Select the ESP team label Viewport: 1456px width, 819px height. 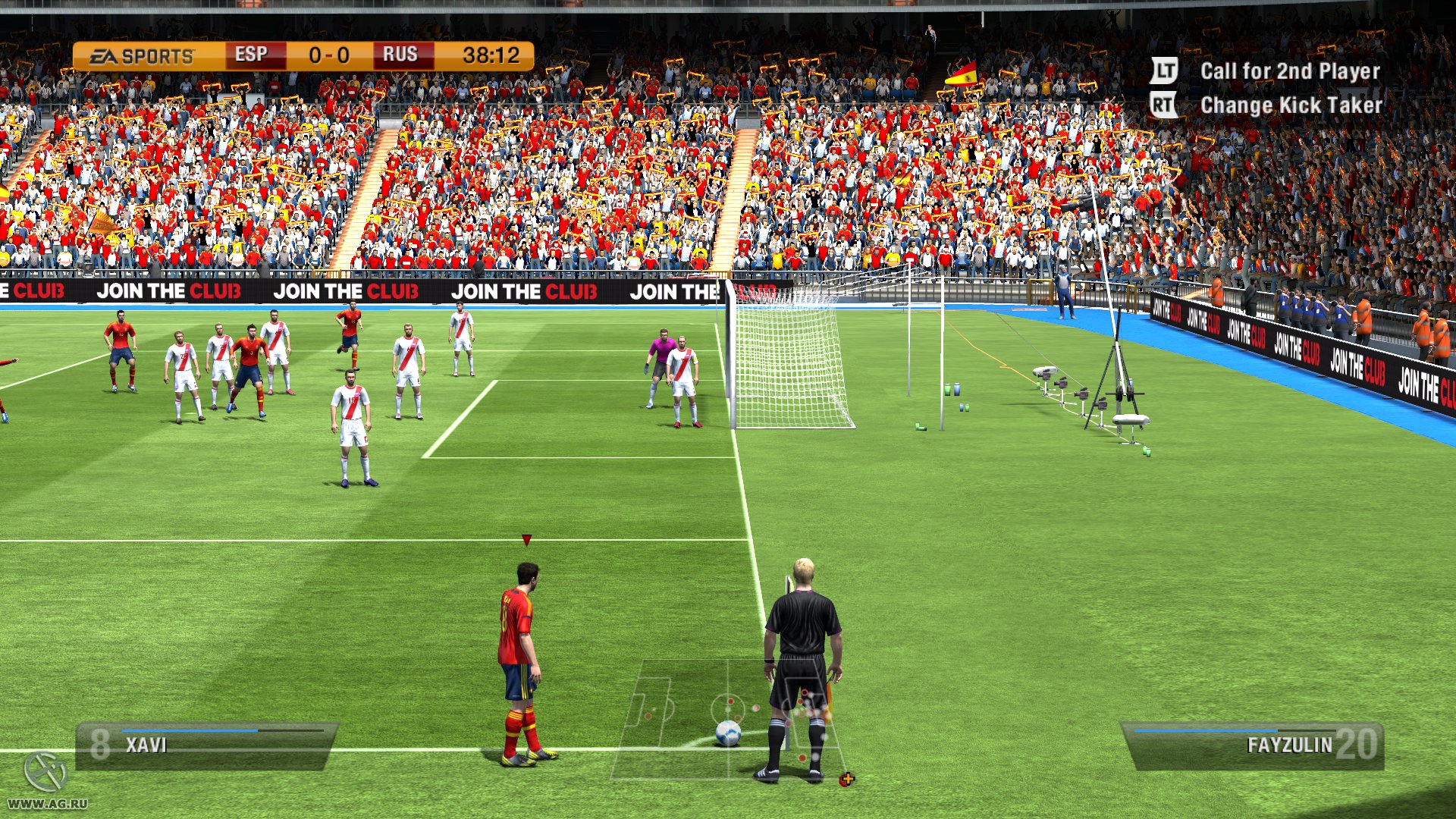[252, 54]
